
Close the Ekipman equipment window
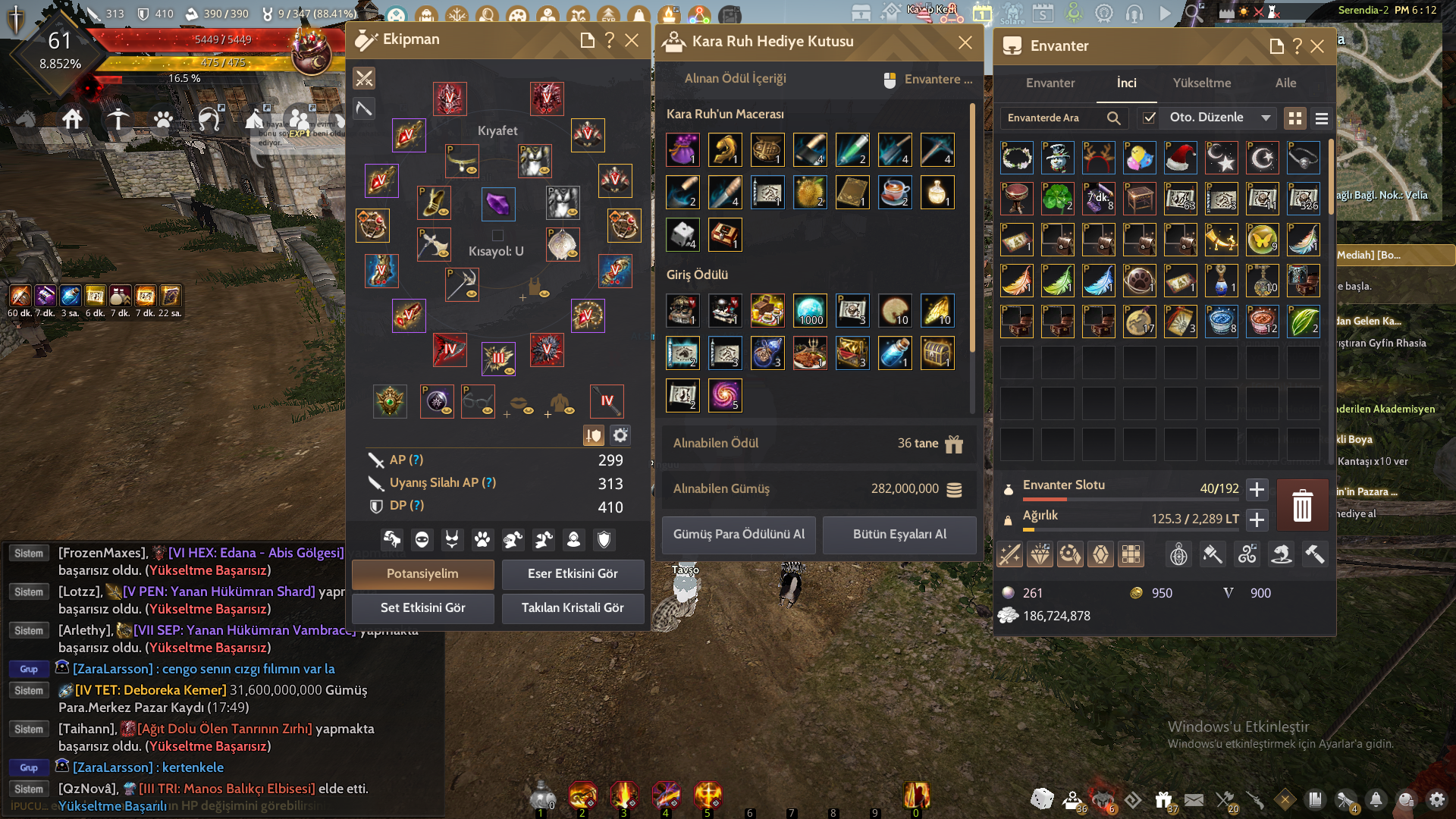(632, 40)
